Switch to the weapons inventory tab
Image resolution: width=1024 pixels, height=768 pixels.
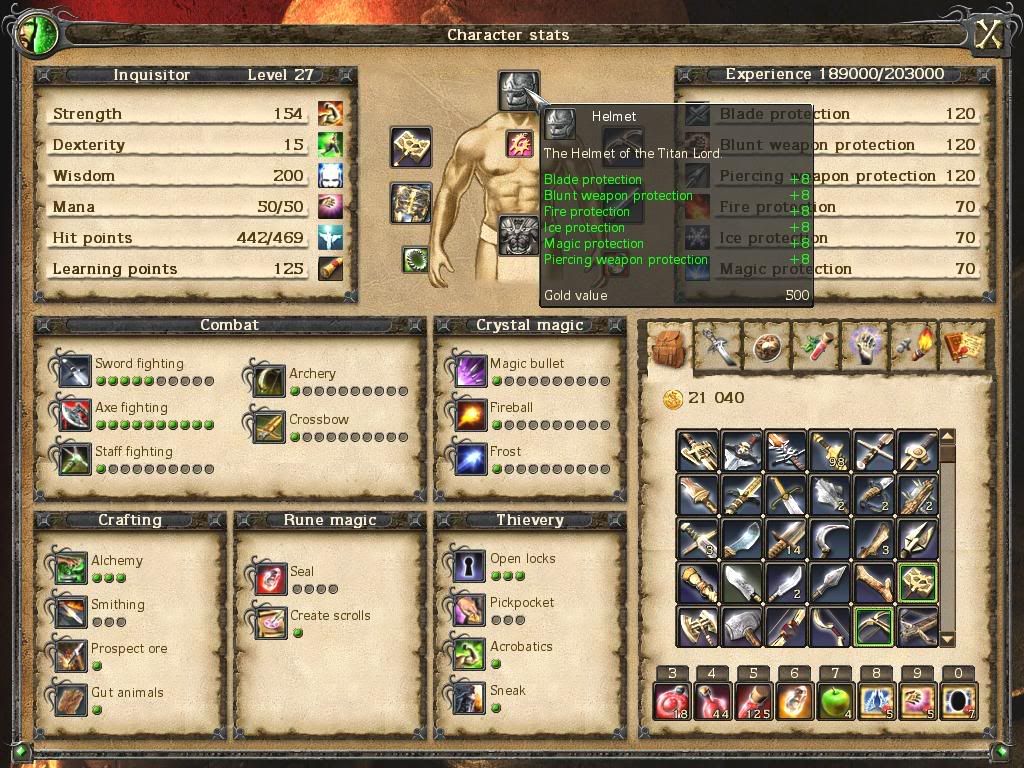pyautogui.click(x=717, y=345)
